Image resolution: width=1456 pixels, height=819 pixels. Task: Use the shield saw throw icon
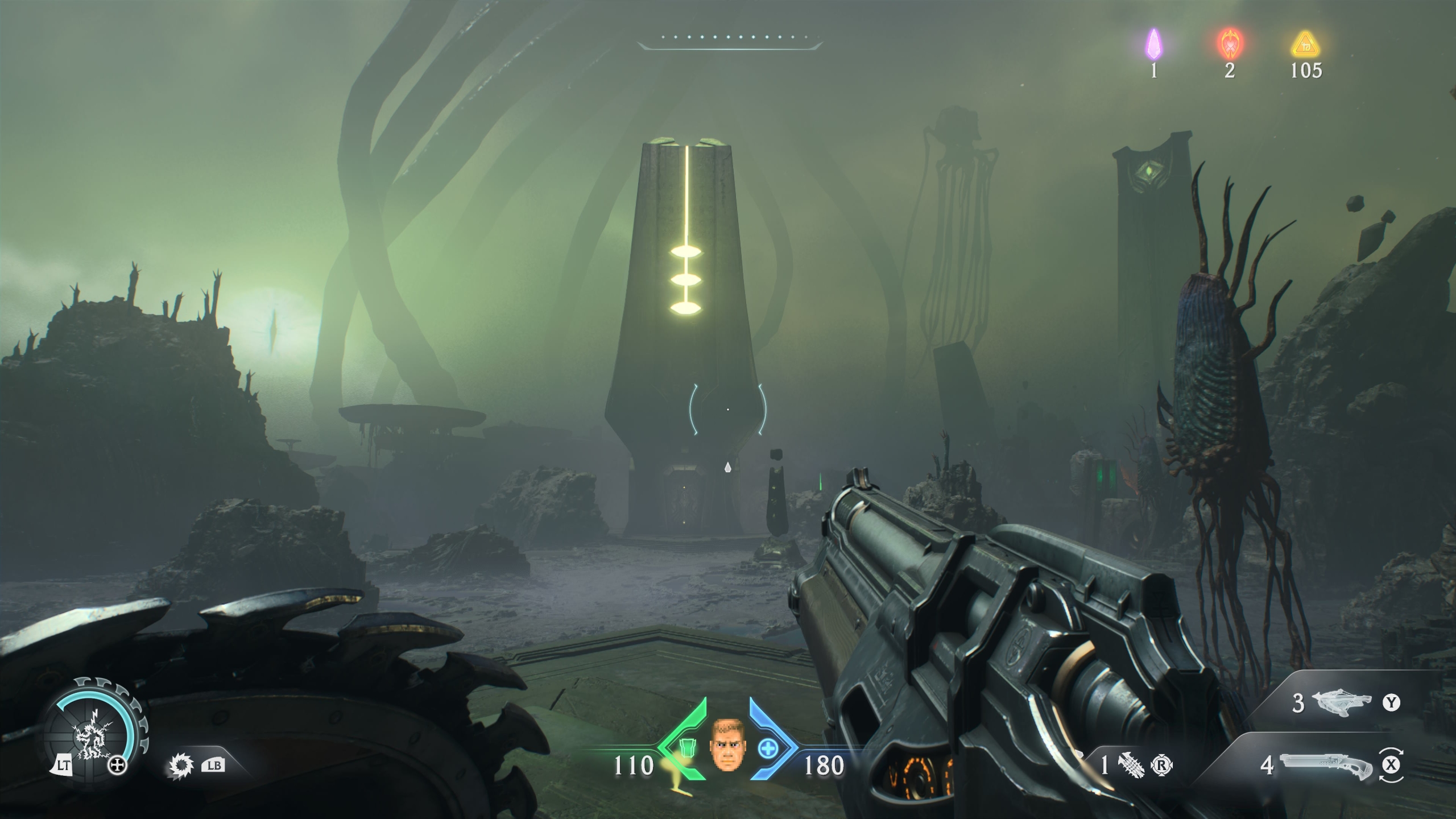coord(181,766)
